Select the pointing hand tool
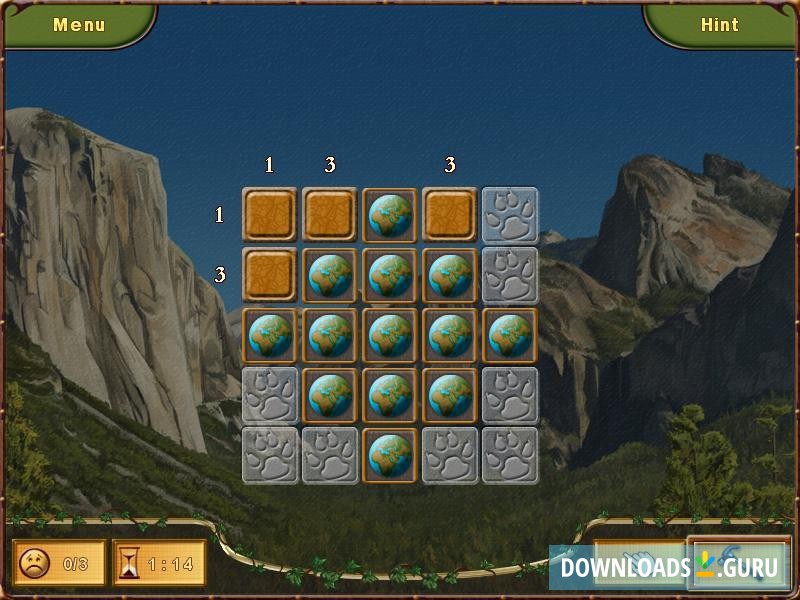The height and width of the screenshot is (600, 800). coord(637,564)
